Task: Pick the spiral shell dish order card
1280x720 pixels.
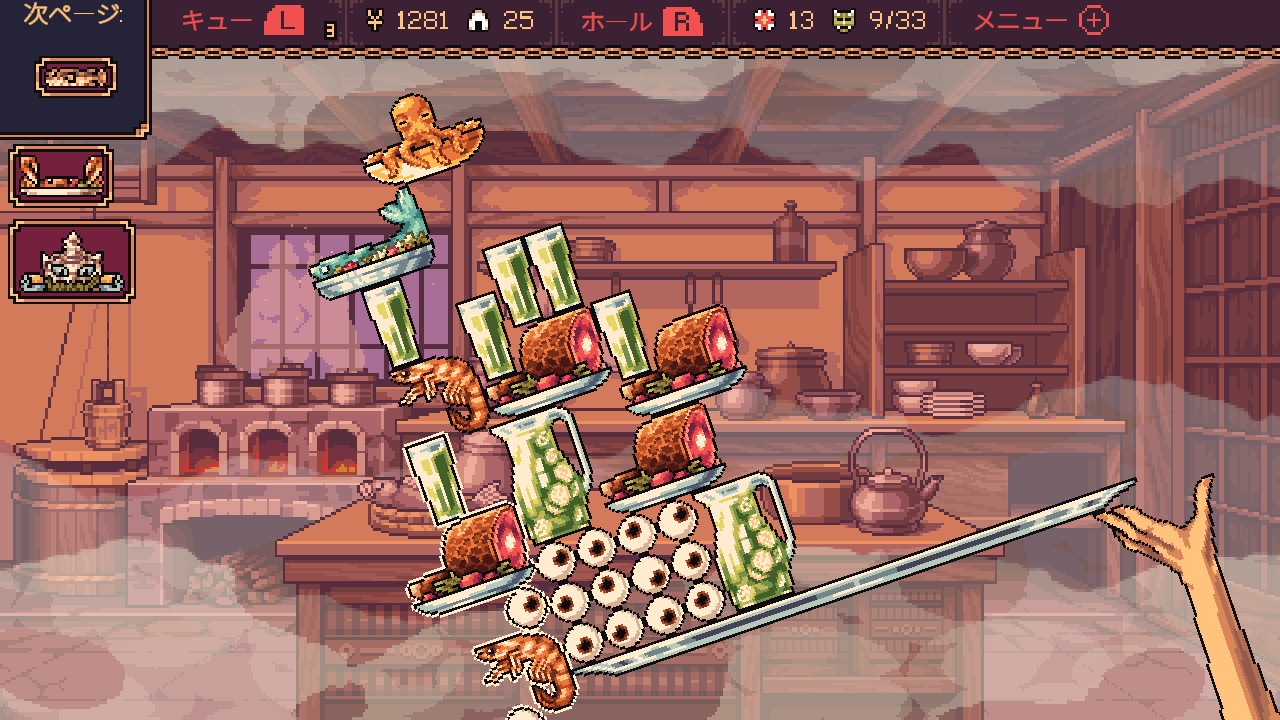Action: [x=72, y=261]
